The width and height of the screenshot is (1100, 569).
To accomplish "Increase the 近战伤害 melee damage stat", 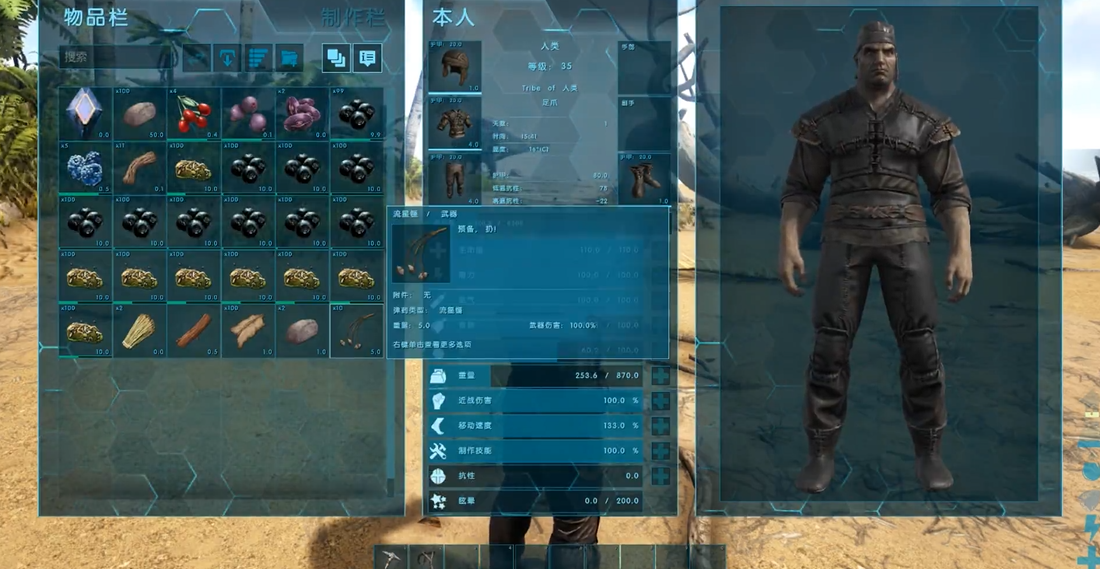I will point(661,401).
